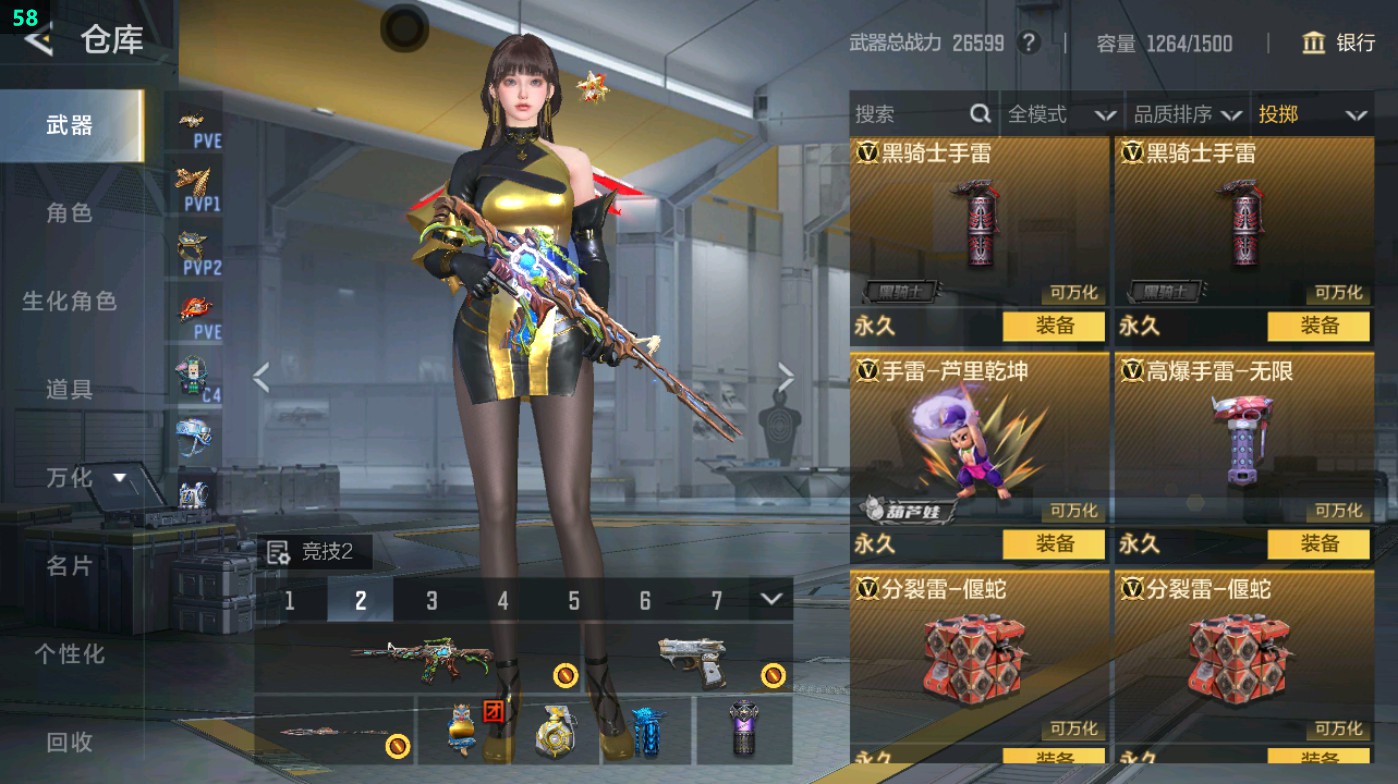Switch to the 道具 tab
1398x784 pixels.
[70, 392]
